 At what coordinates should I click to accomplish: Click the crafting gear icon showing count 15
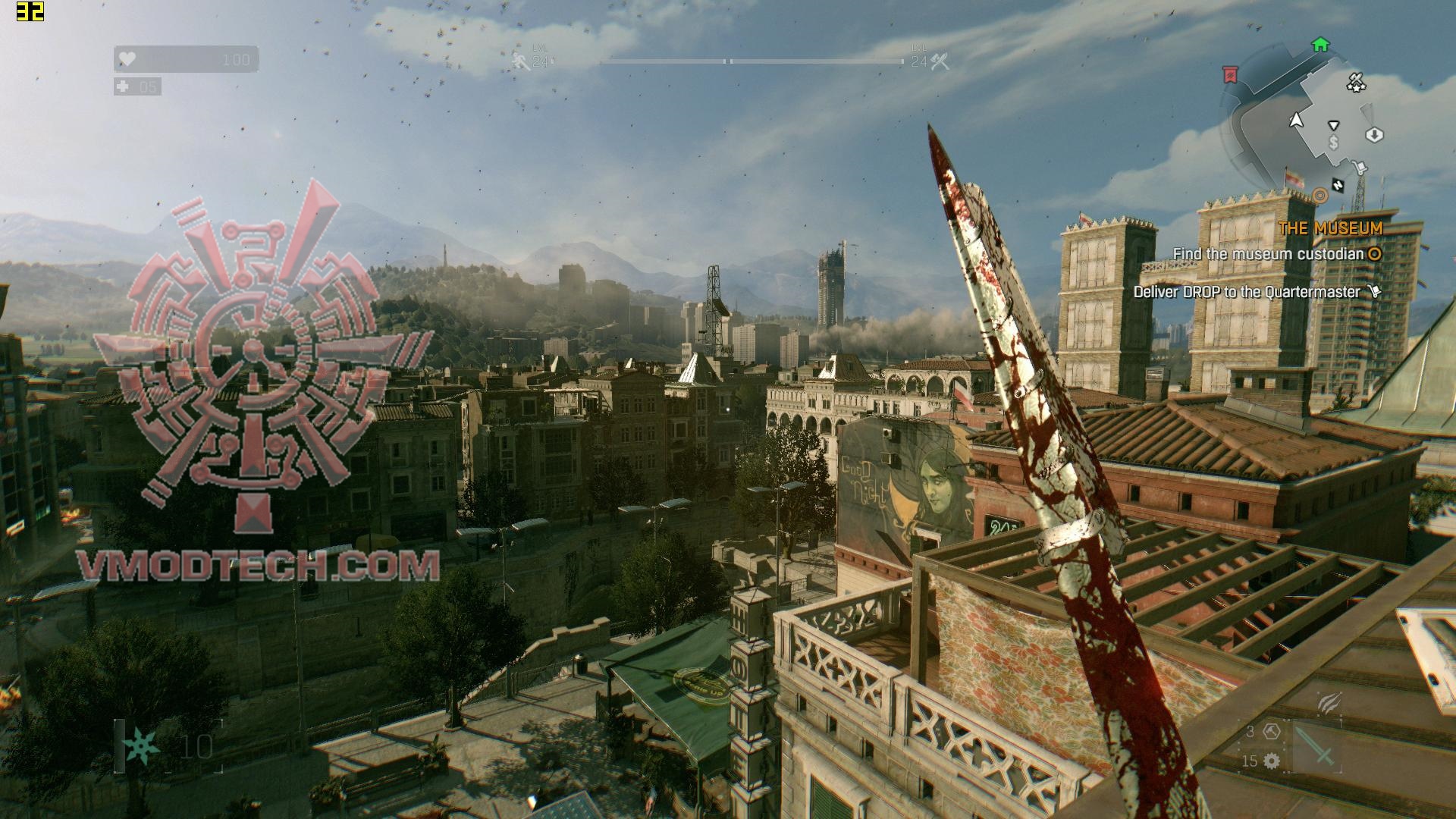coord(1272,761)
